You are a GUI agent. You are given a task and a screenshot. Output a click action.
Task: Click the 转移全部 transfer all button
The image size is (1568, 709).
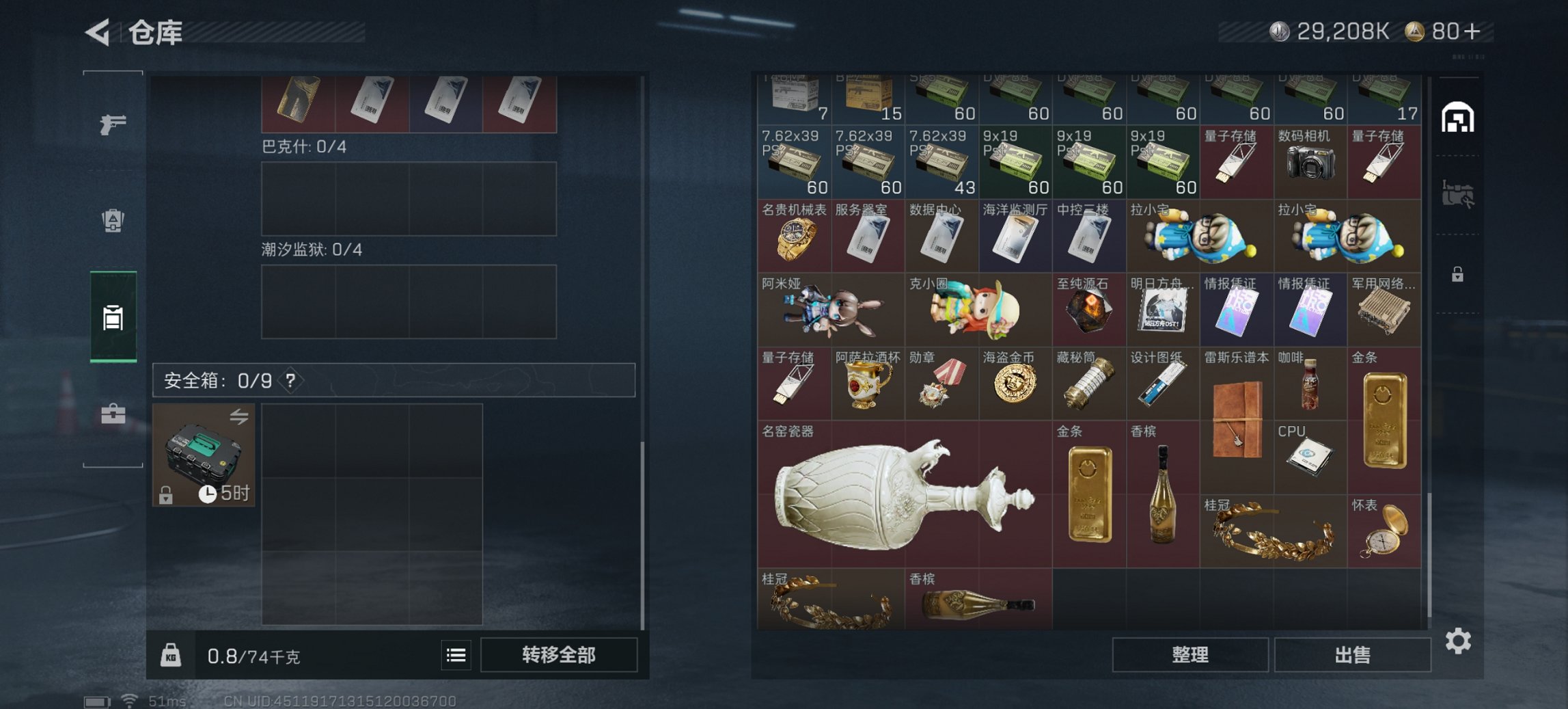point(559,655)
